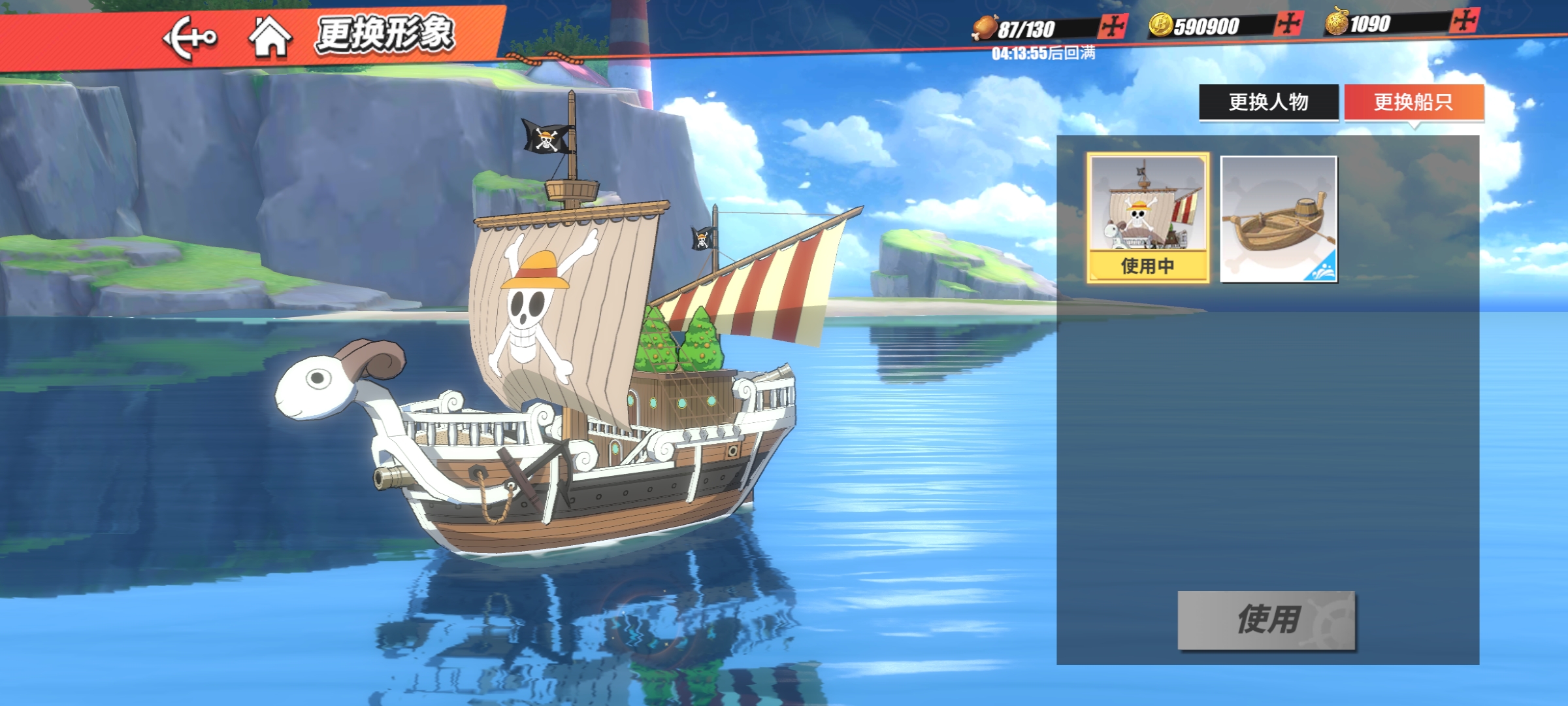Go back using the anchor arrow button

click(189, 38)
